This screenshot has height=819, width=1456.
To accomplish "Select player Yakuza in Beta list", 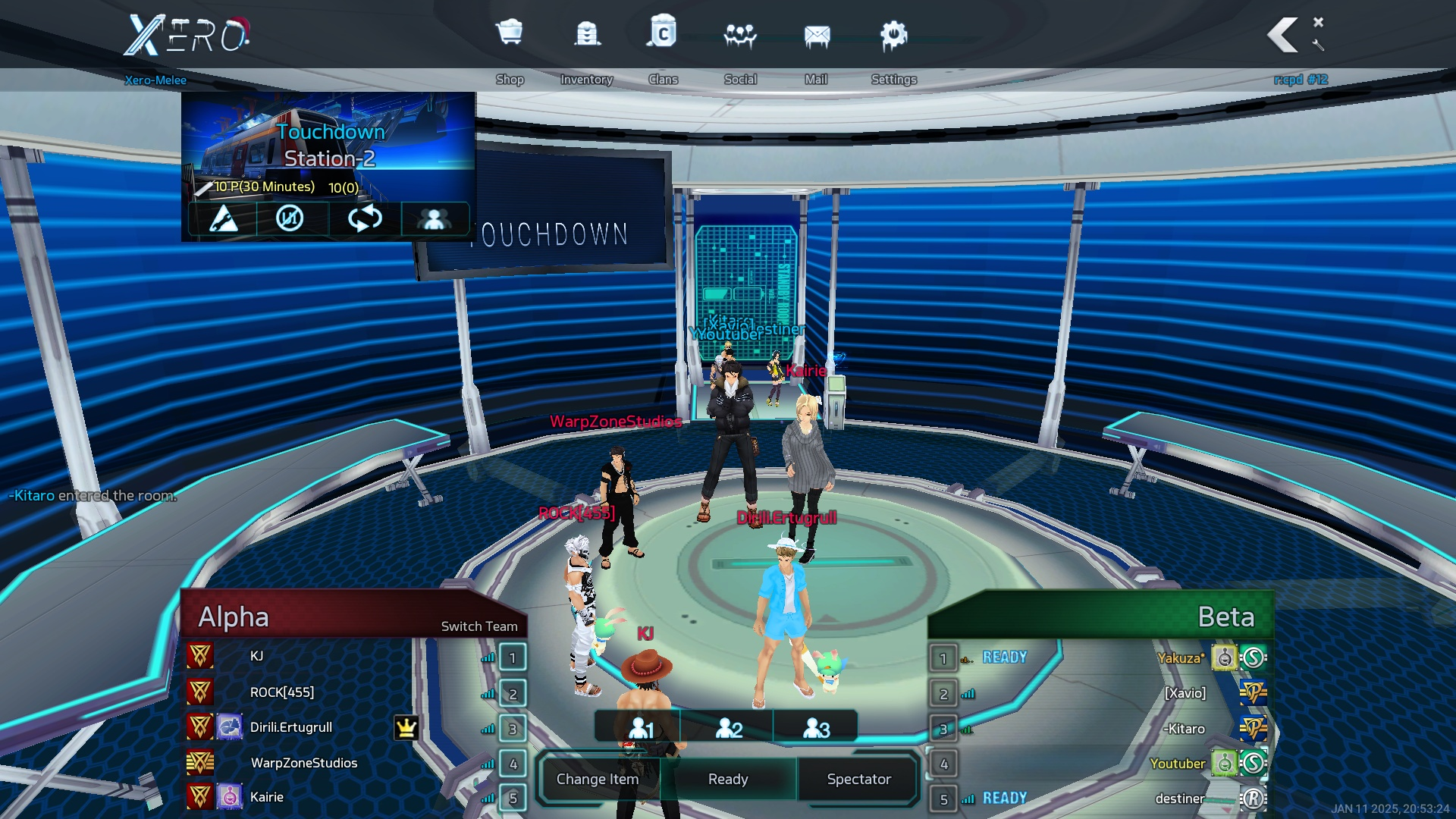I will [x=1180, y=657].
